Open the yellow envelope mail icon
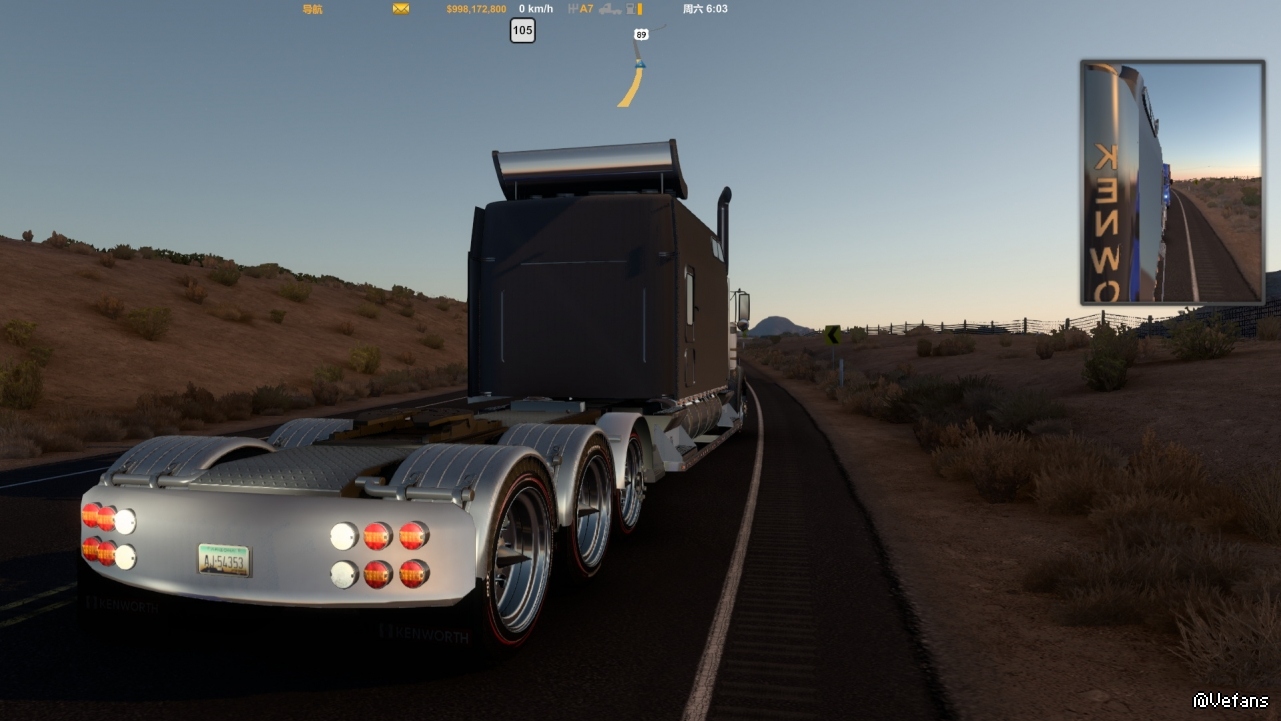Image resolution: width=1281 pixels, height=721 pixels. 401,9
